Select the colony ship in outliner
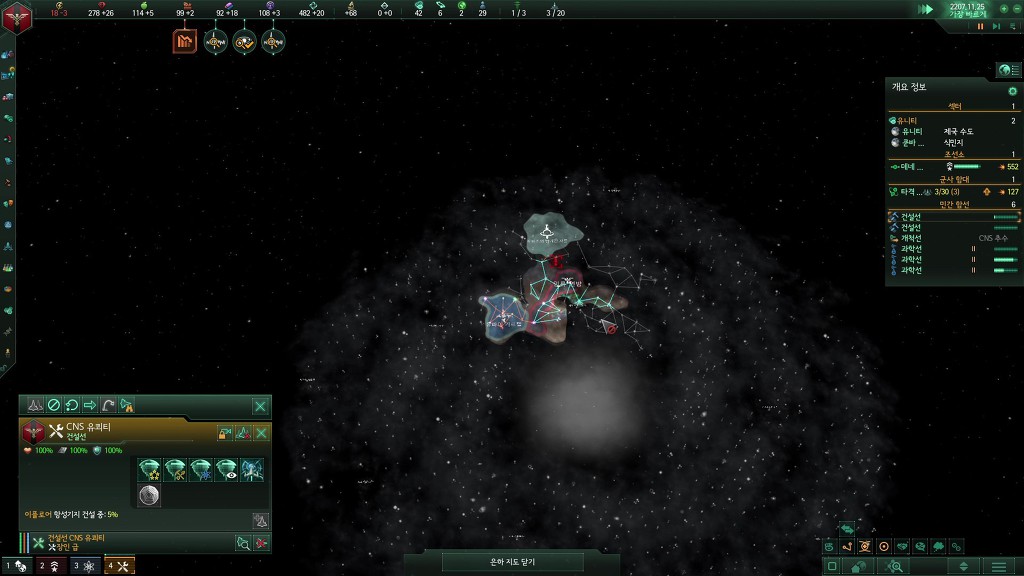1024x576 pixels. tap(912, 237)
